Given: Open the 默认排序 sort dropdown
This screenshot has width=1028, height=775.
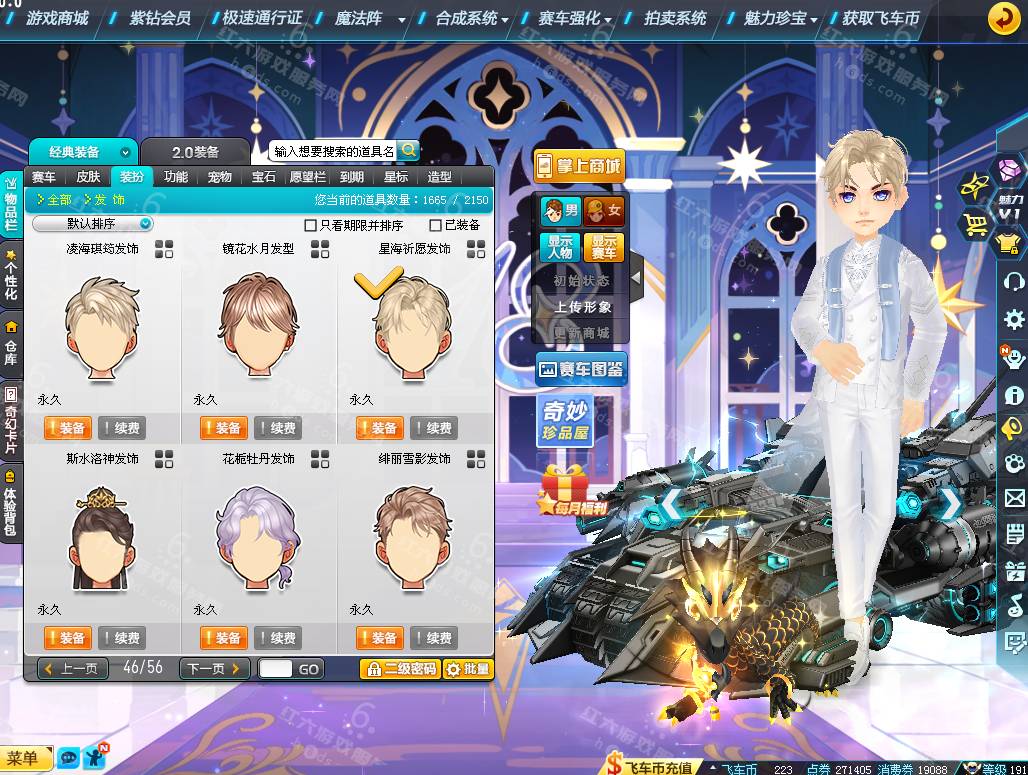Looking at the screenshot, I should (x=93, y=224).
